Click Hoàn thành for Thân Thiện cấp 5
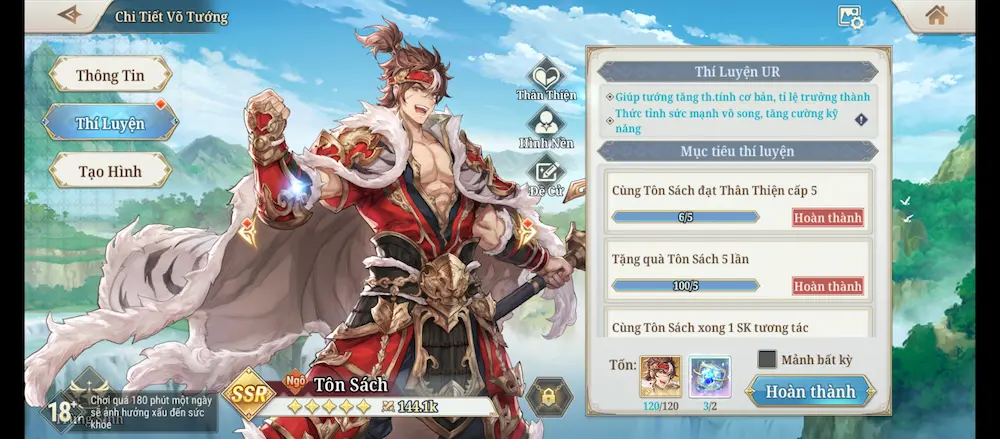Screen dimensions: 1000x439 827,218
